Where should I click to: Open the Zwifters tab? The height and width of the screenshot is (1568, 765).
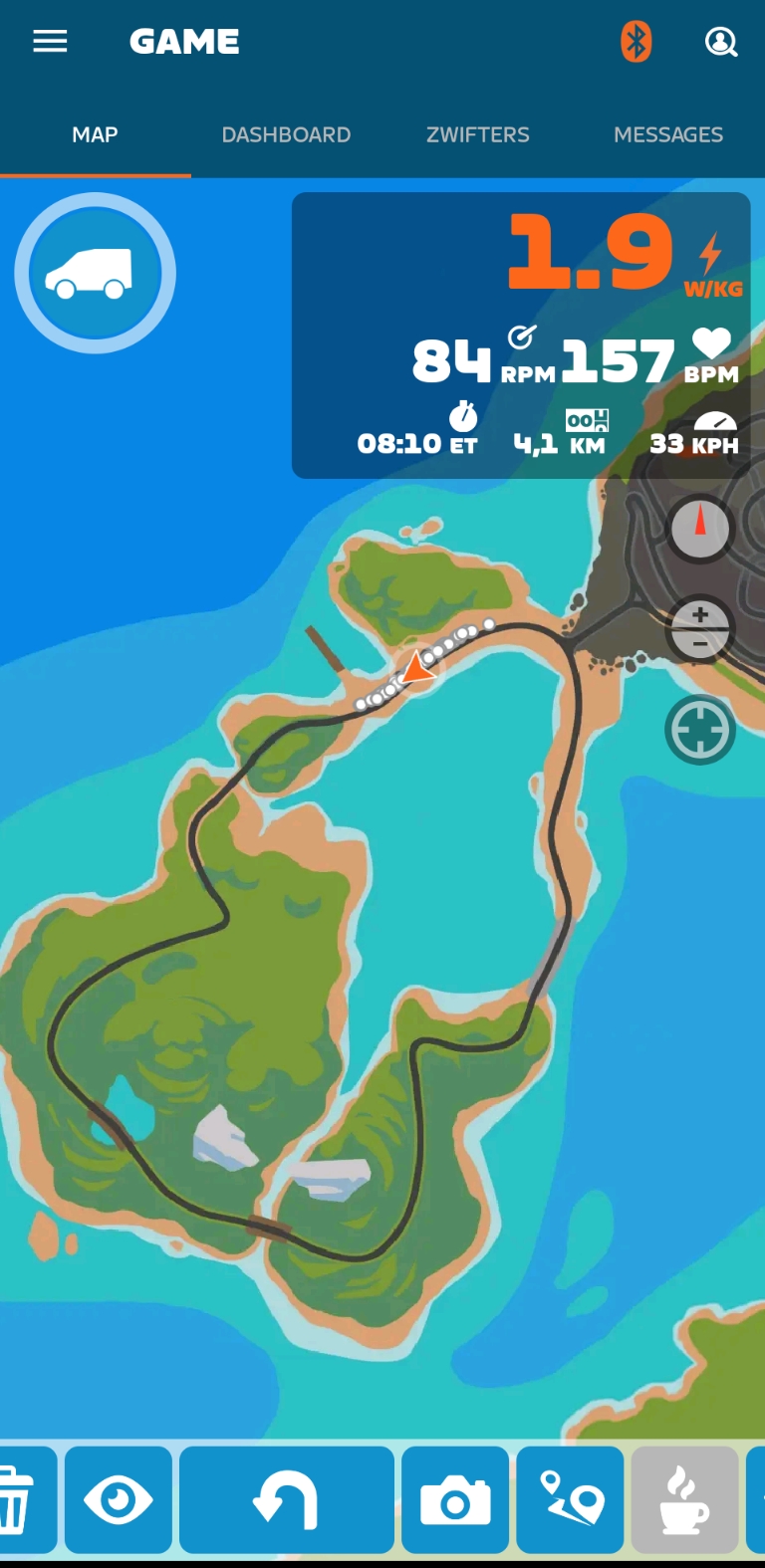478,134
